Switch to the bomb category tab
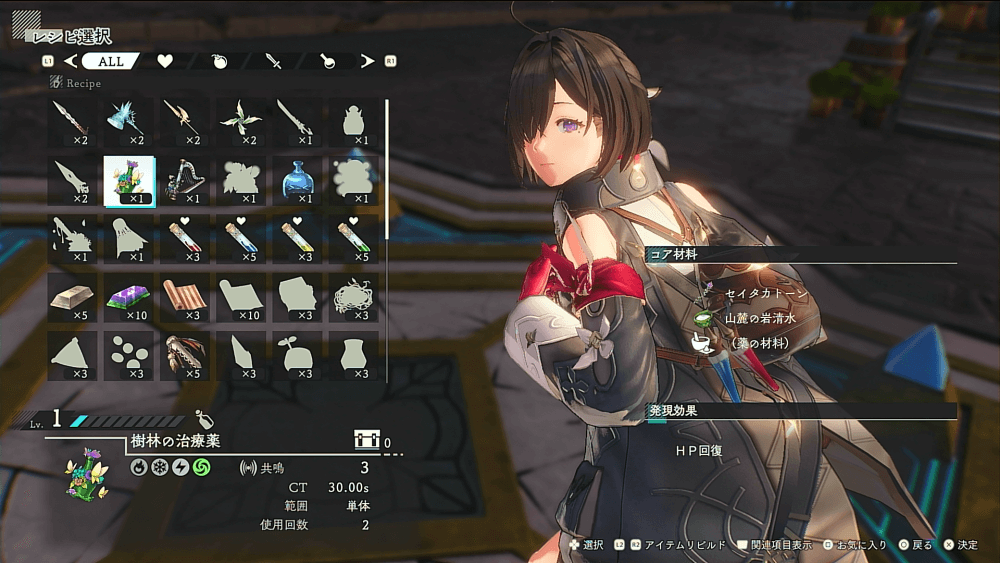The image size is (1000, 563). coord(220,61)
